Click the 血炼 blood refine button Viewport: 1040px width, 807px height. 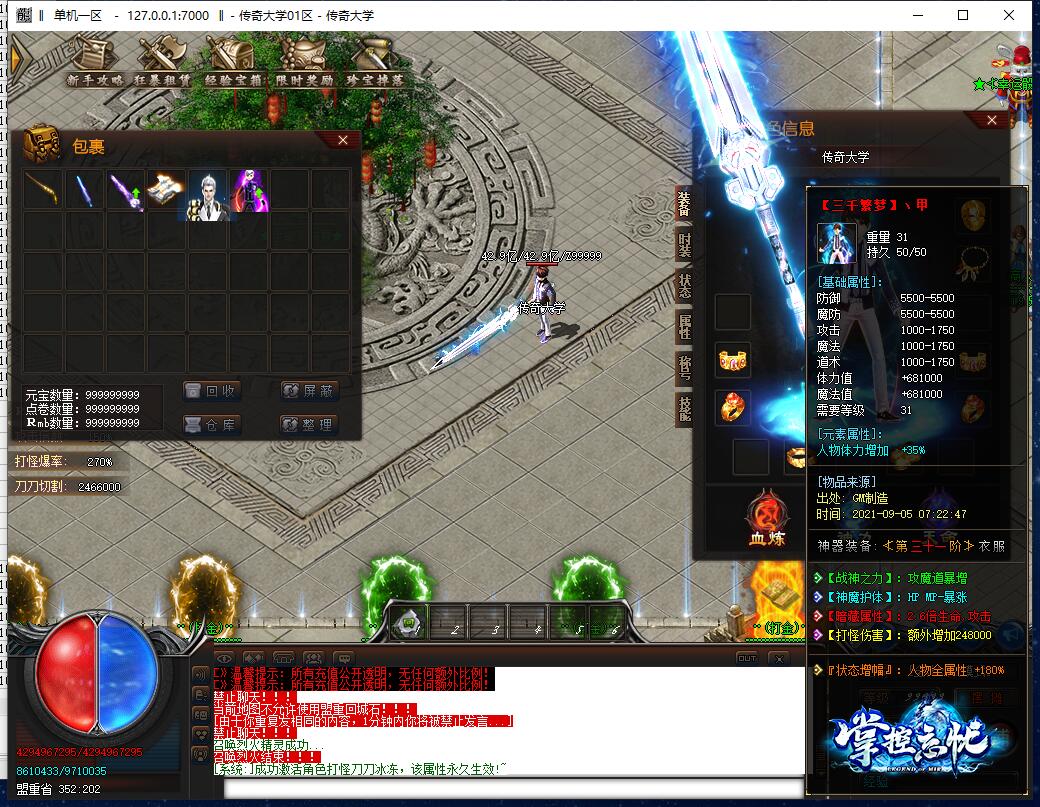point(766,521)
